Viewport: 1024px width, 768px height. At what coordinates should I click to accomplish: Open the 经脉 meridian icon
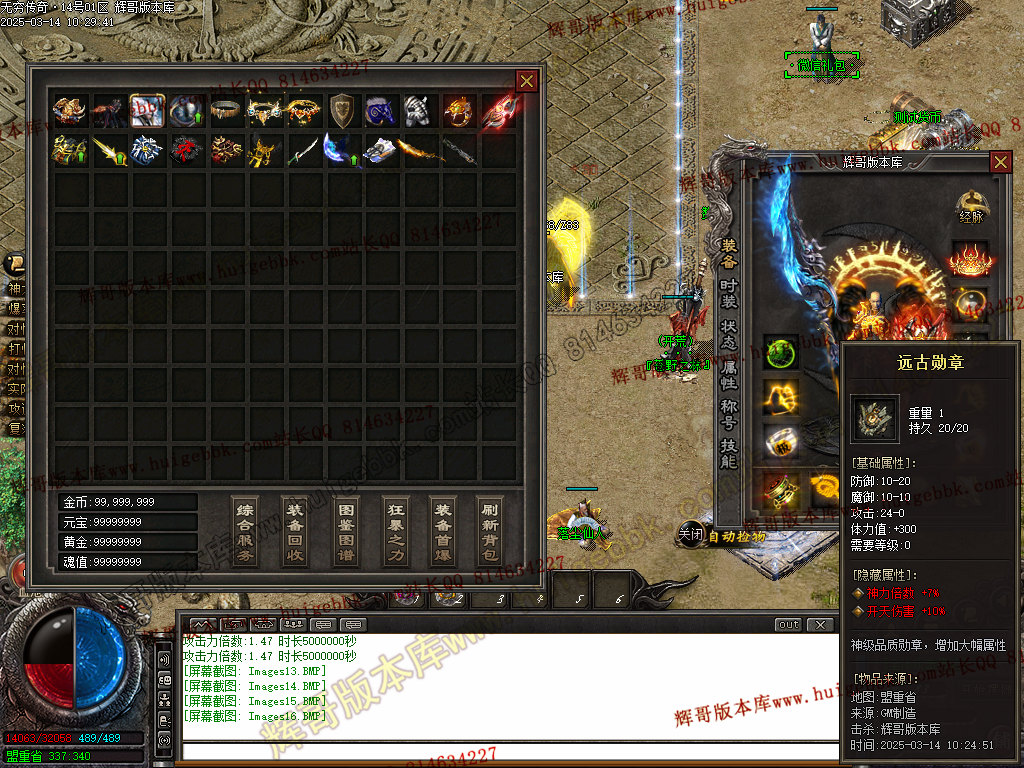pos(971,206)
